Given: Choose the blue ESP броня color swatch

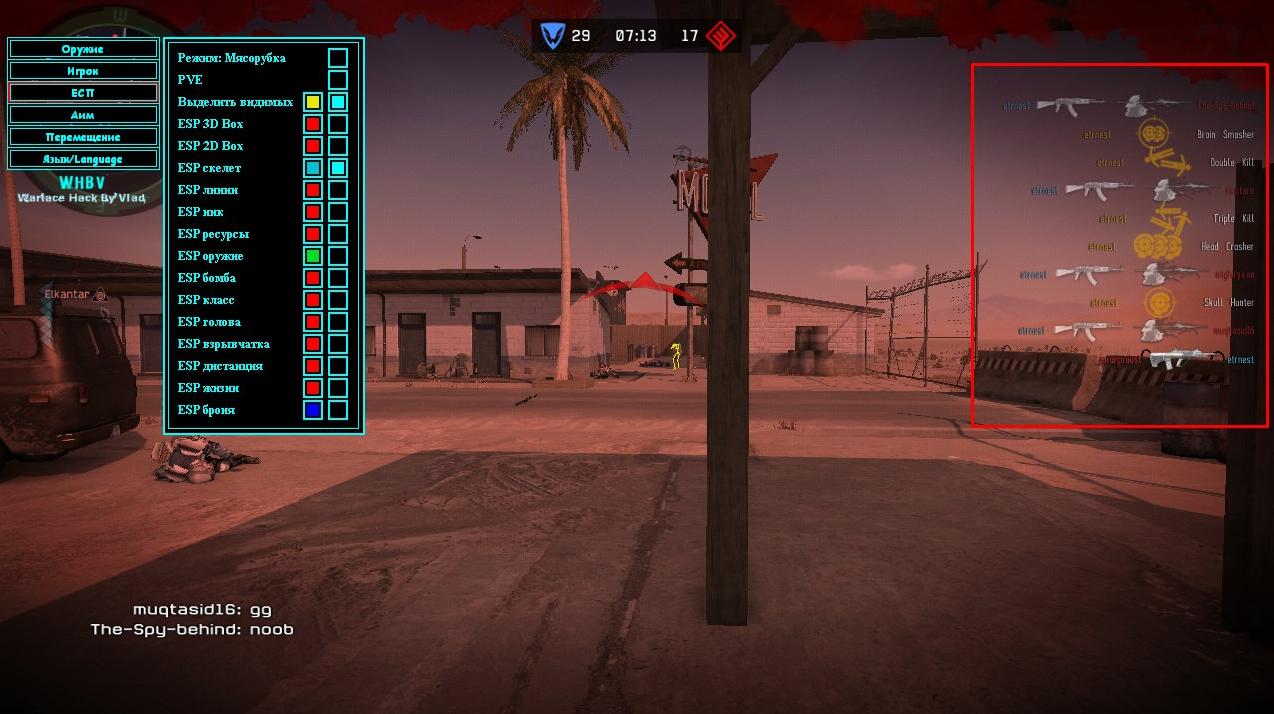Looking at the screenshot, I should [x=313, y=410].
